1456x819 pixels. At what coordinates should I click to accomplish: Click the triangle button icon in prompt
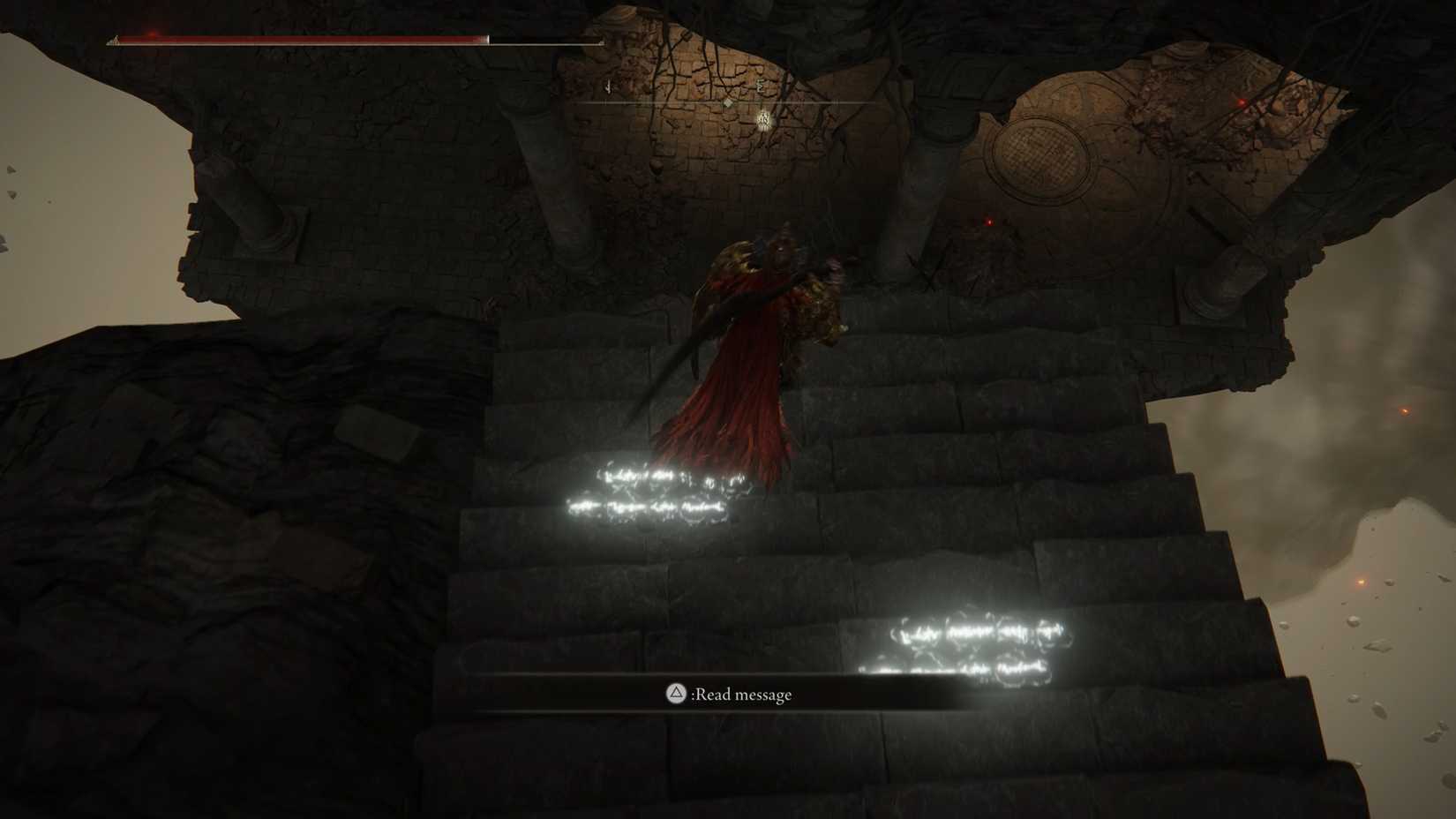[x=676, y=695]
